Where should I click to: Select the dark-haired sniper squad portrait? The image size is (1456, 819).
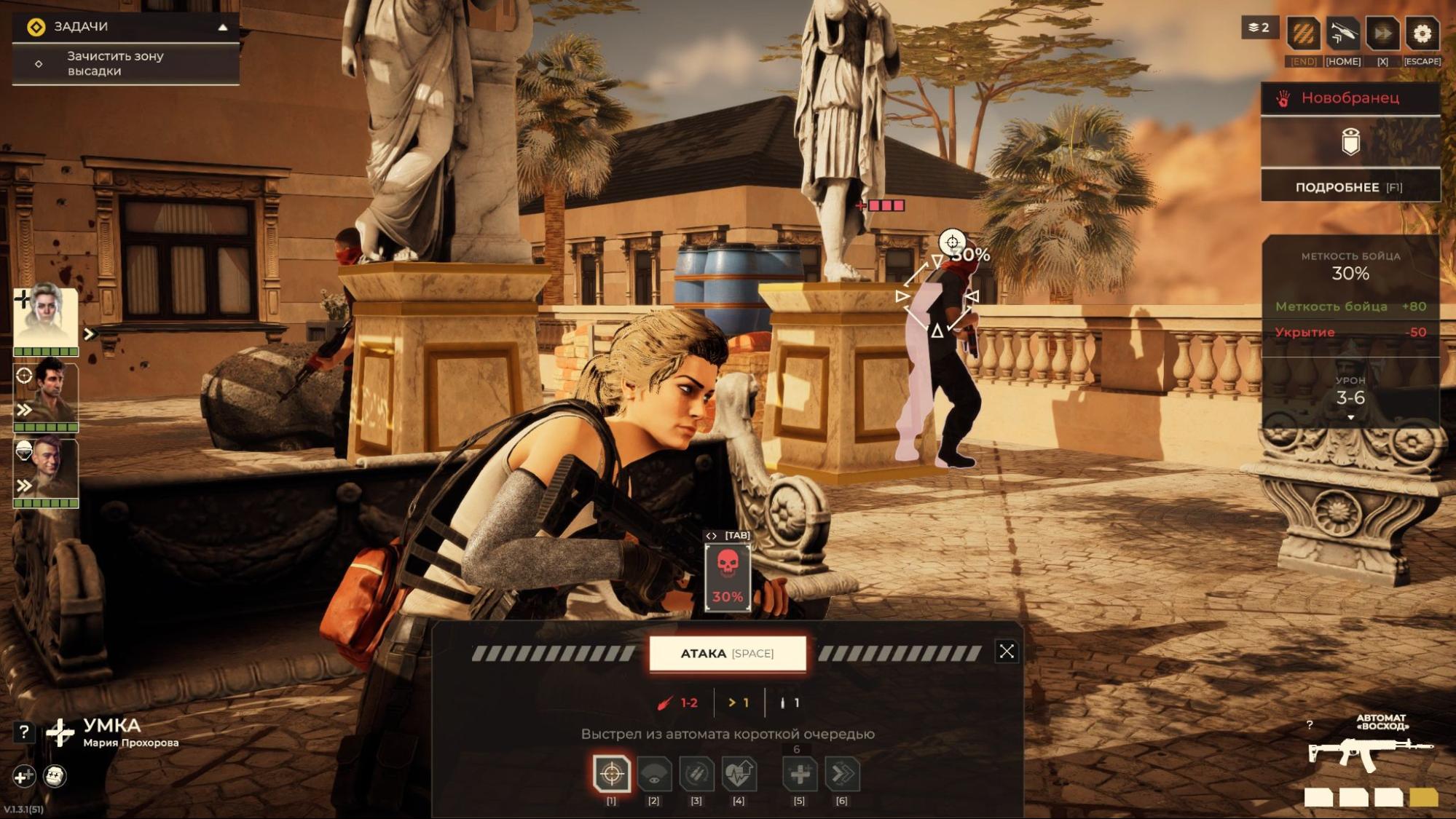pos(46,395)
